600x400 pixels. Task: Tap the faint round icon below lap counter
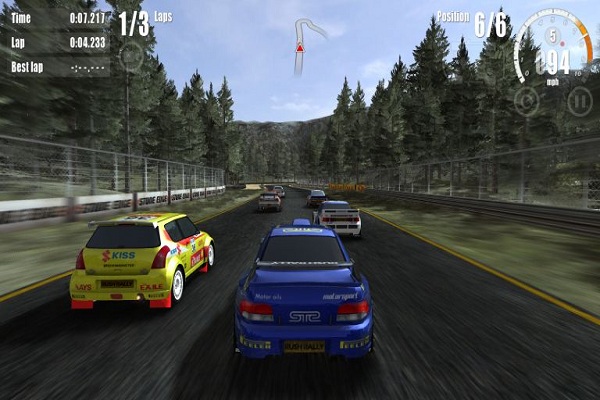click(131, 55)
